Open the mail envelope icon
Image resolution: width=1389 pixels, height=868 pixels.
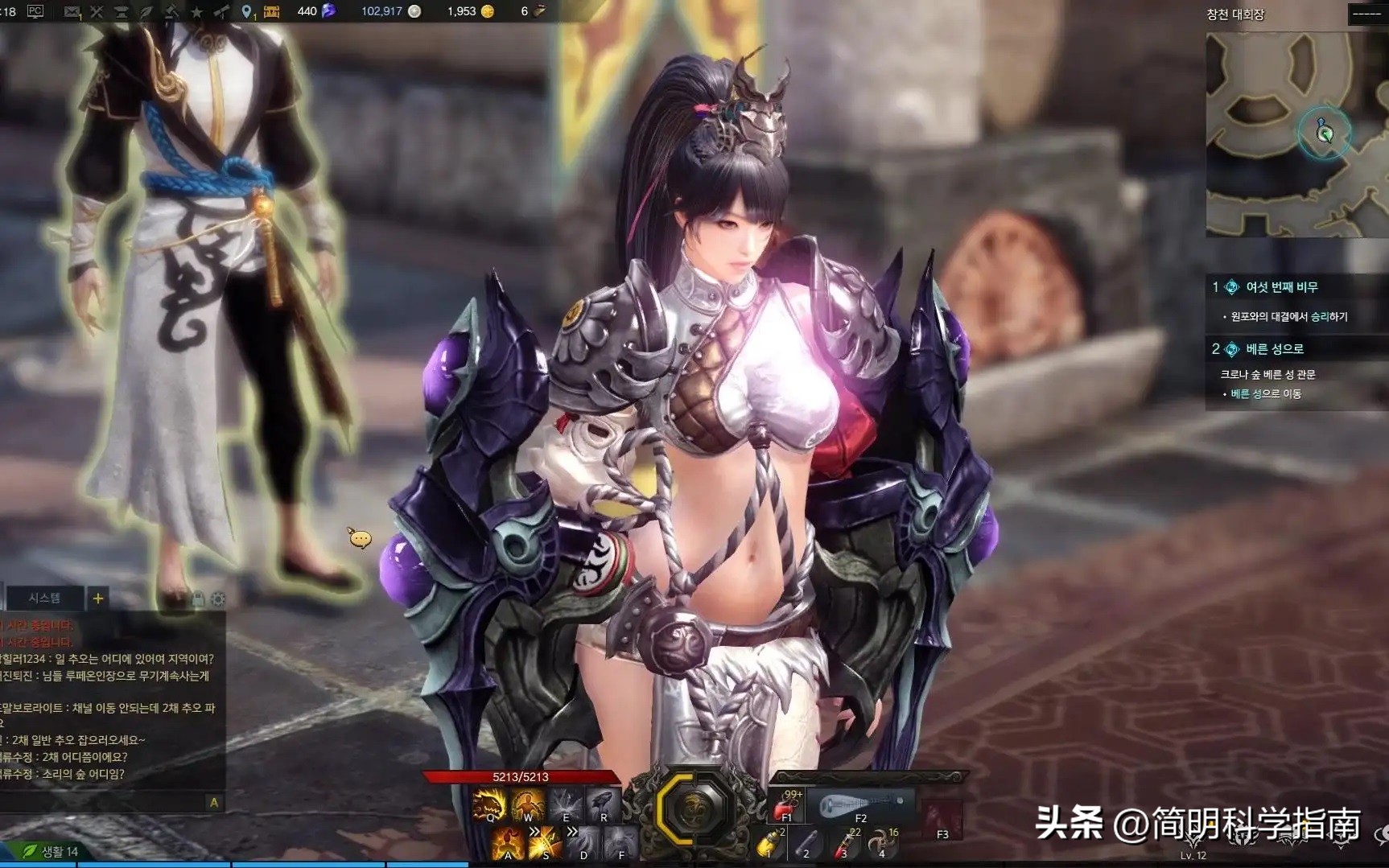click(72, 11)
